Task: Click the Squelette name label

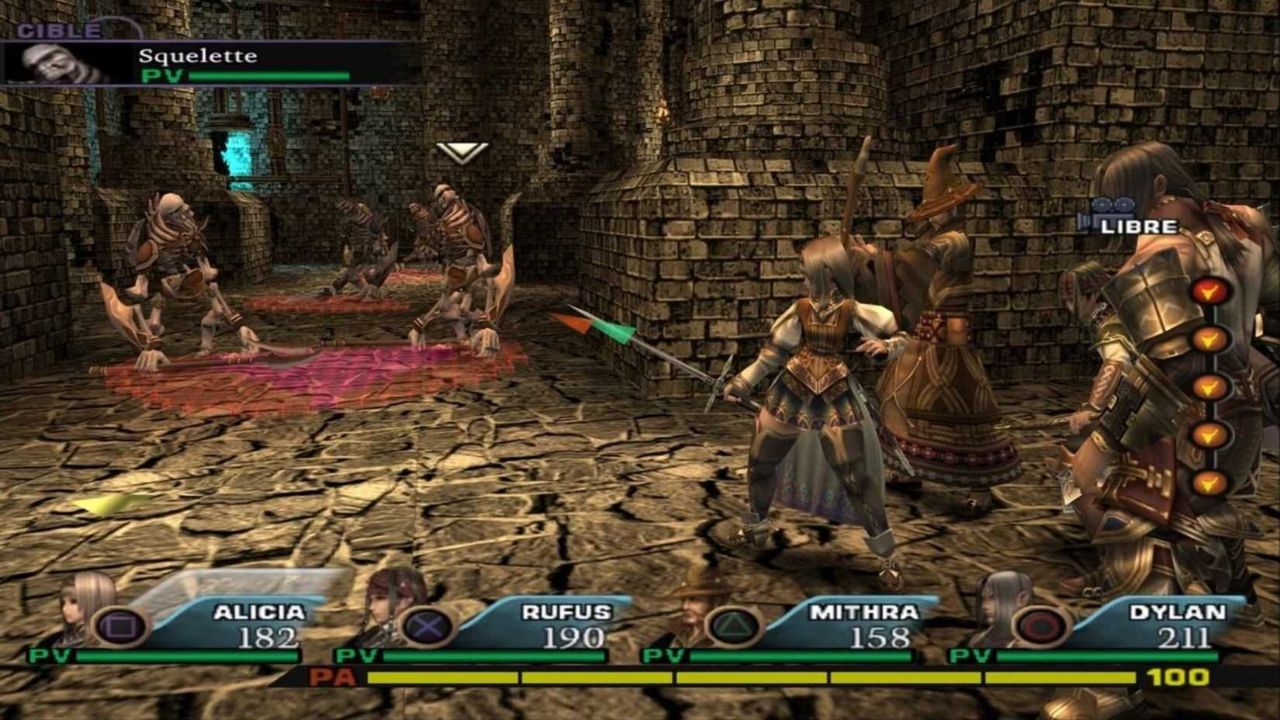Action: point(196,55)
